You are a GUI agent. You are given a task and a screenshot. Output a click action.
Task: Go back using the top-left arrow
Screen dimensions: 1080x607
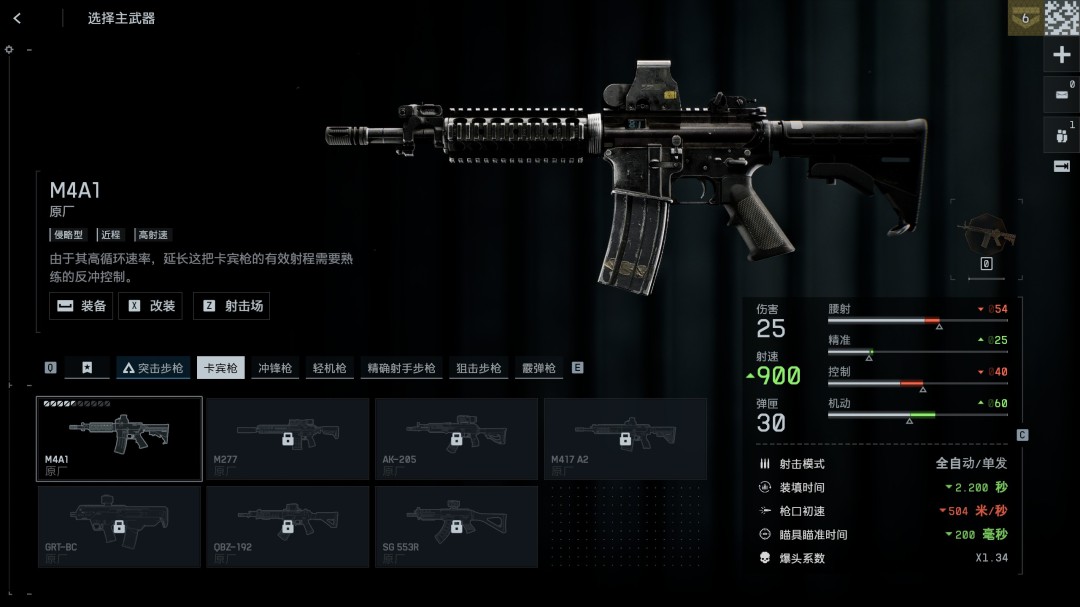tap(17, 18)
